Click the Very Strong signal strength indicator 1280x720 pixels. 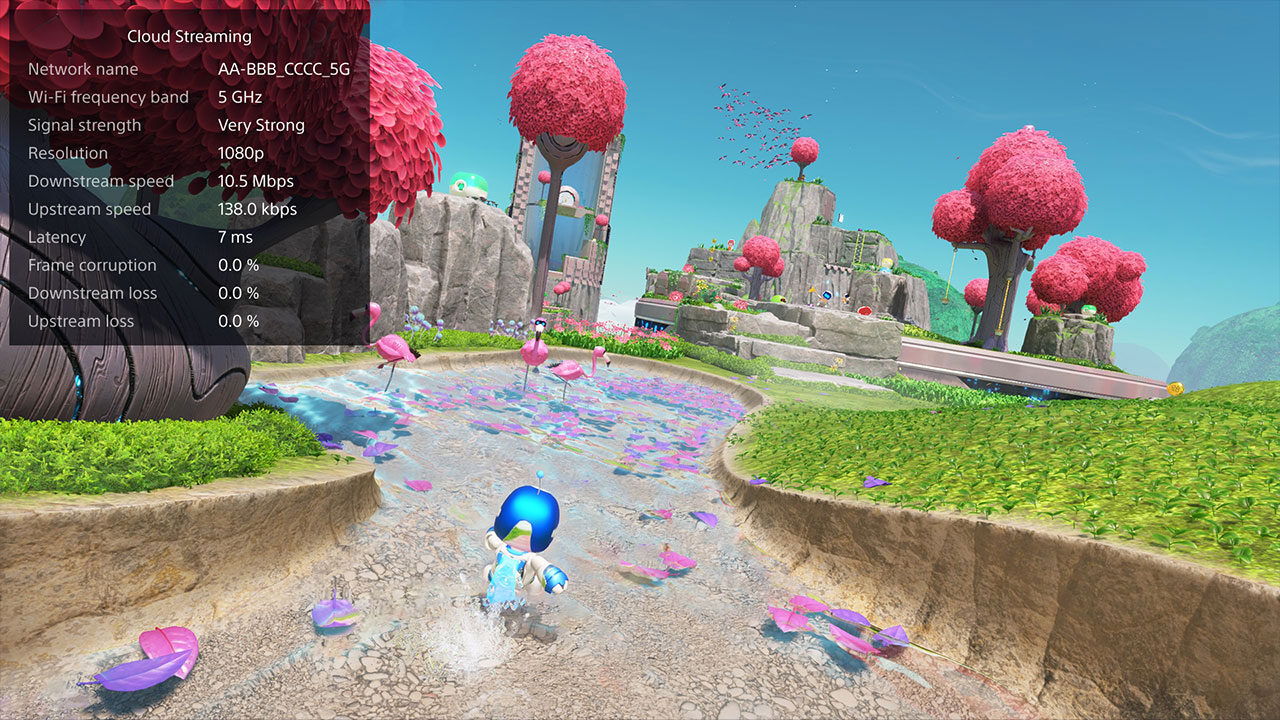(261, 124)
